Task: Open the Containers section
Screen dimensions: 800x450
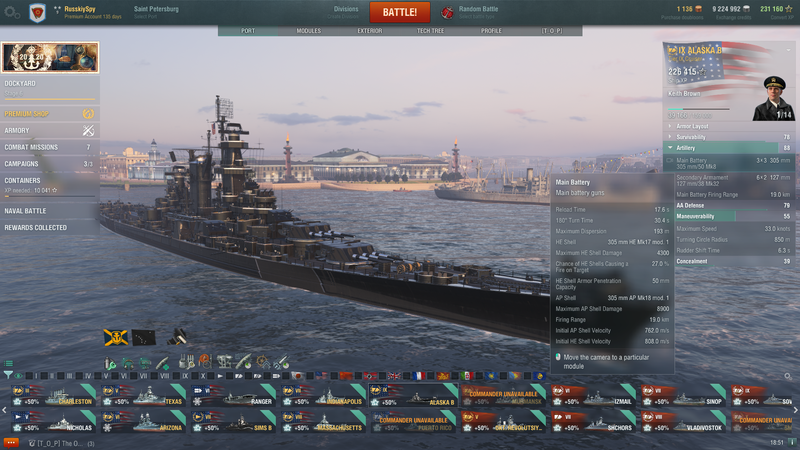Action: [49, 184]
